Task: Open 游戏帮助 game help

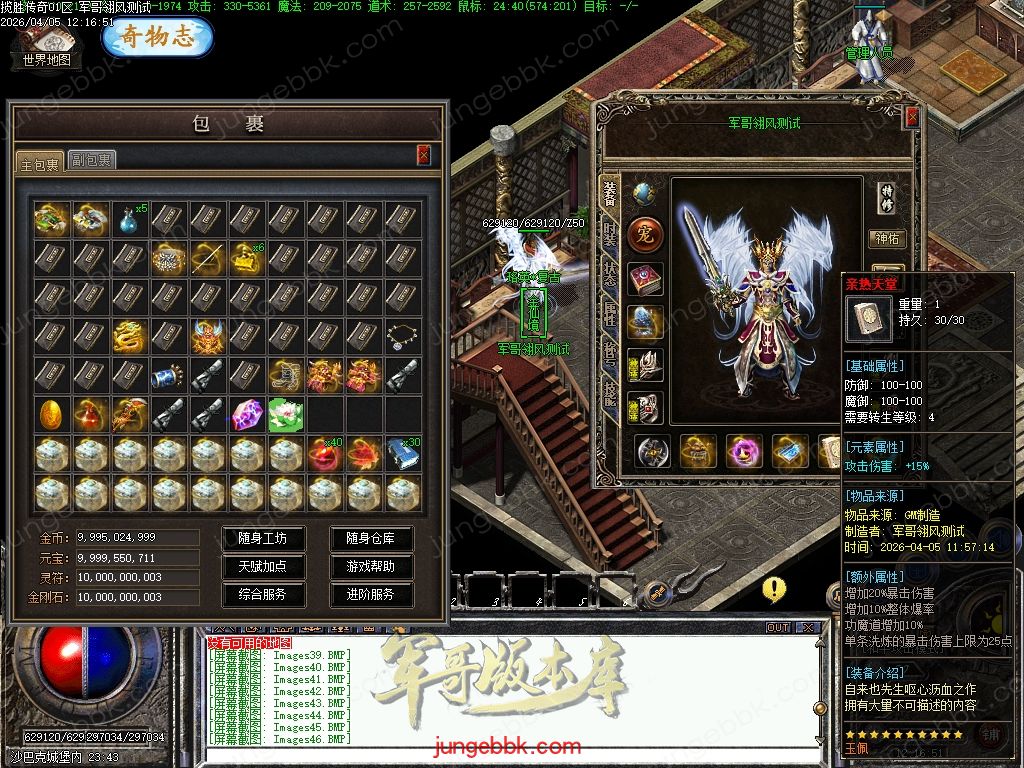Action: 371,566
